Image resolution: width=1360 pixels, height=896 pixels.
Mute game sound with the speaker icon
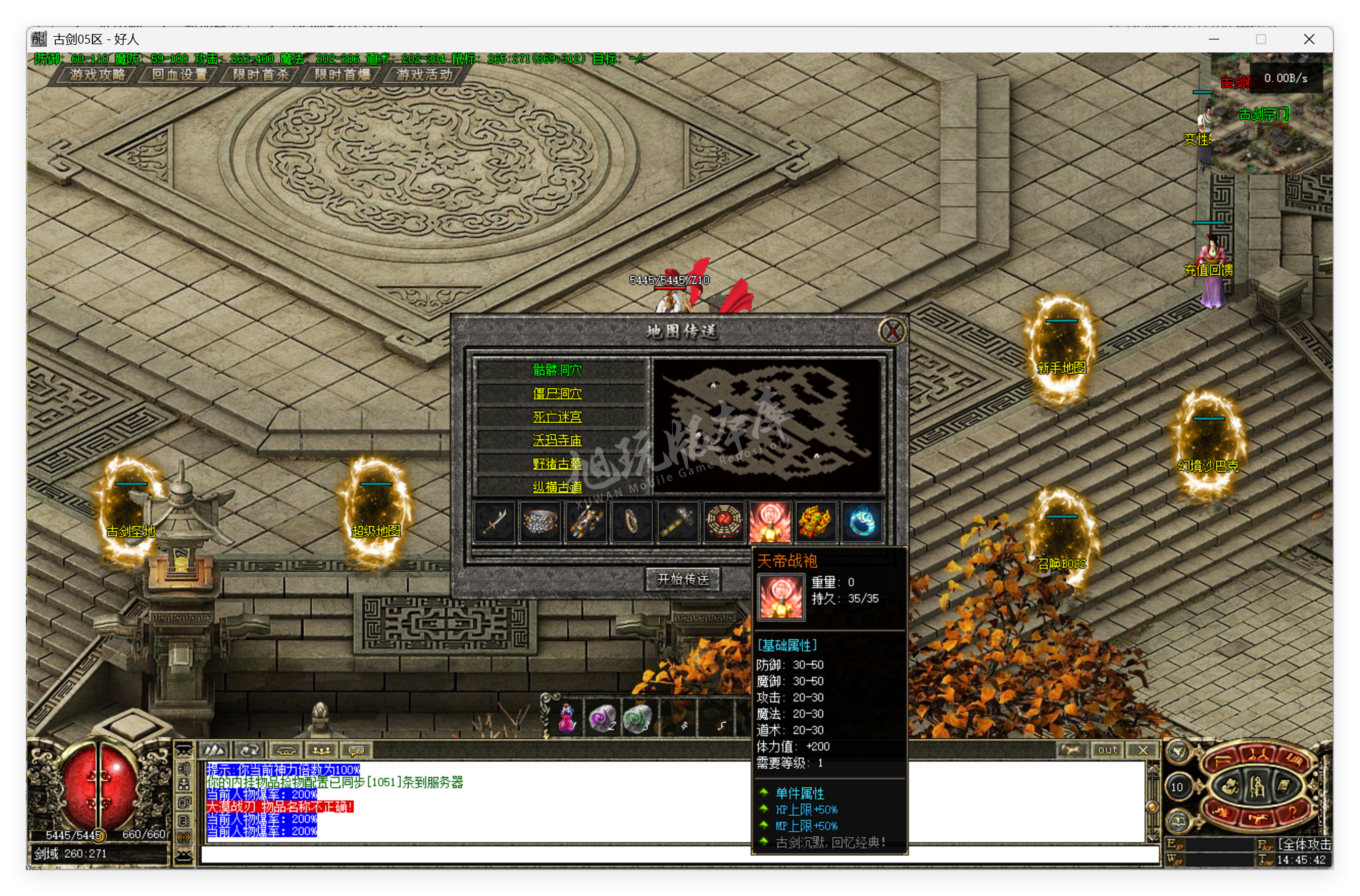(x=184, y=768)
